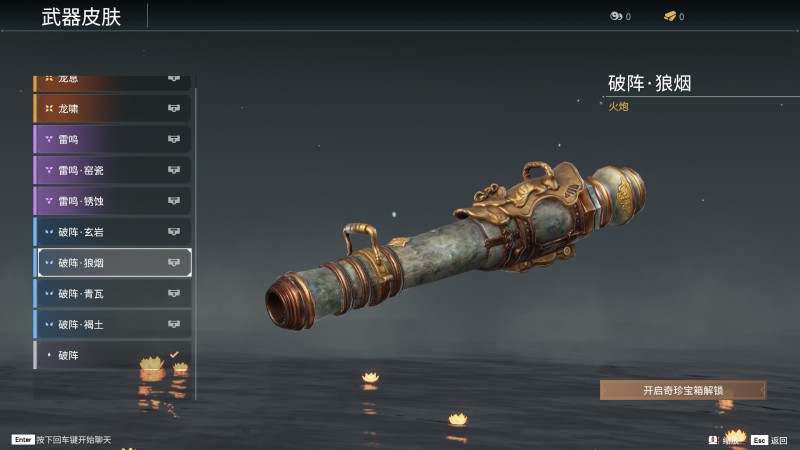800x450 pixels.
Task: Select the 龙啸 weapon skin
Action: (x=112, y=108)
